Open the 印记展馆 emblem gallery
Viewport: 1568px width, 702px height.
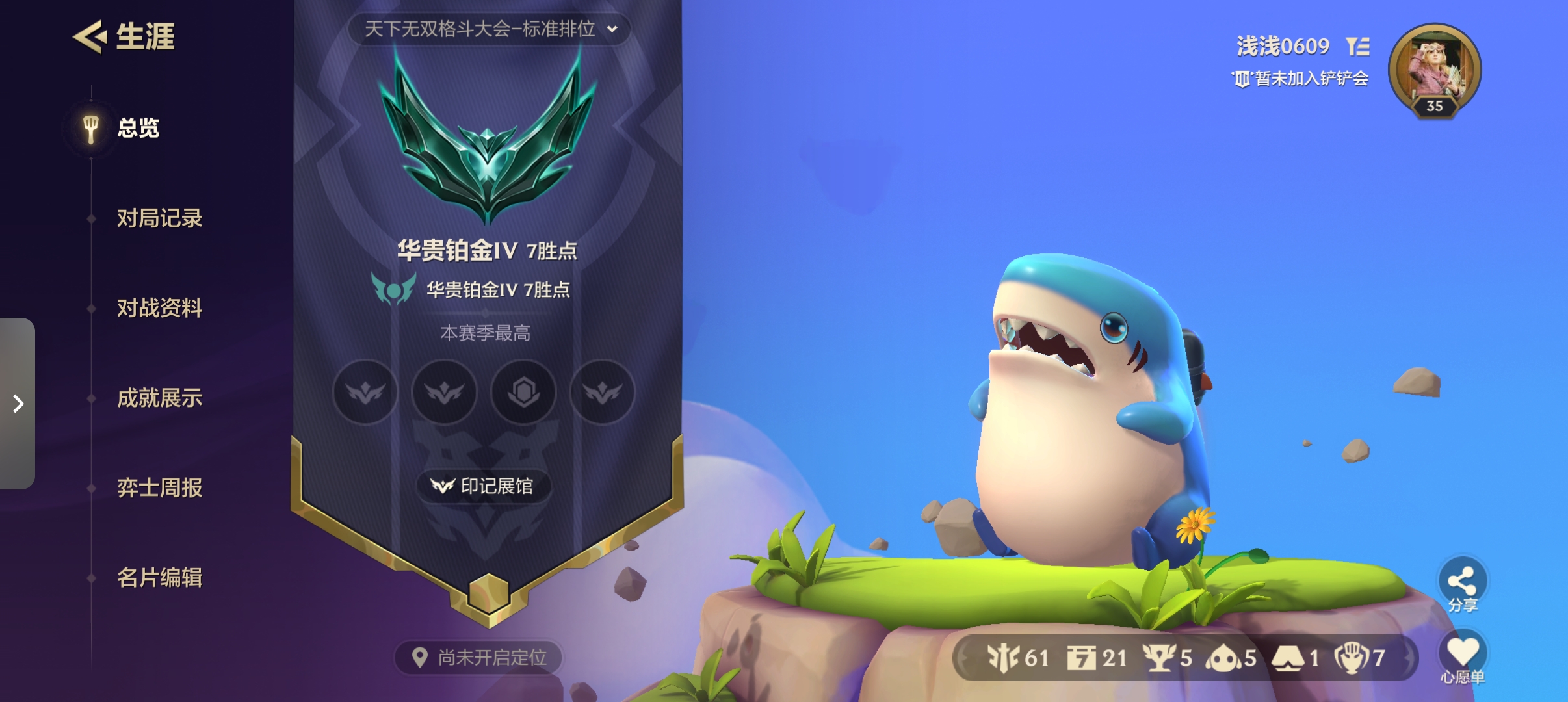click(x=483, y=486)
